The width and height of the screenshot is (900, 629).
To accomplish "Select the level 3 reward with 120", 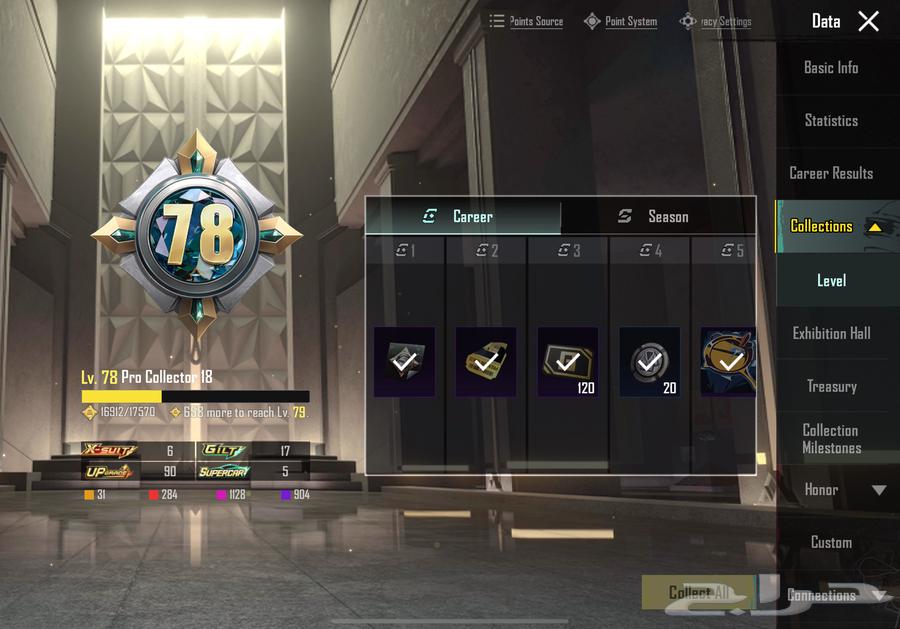I will [x=568, y=361].
